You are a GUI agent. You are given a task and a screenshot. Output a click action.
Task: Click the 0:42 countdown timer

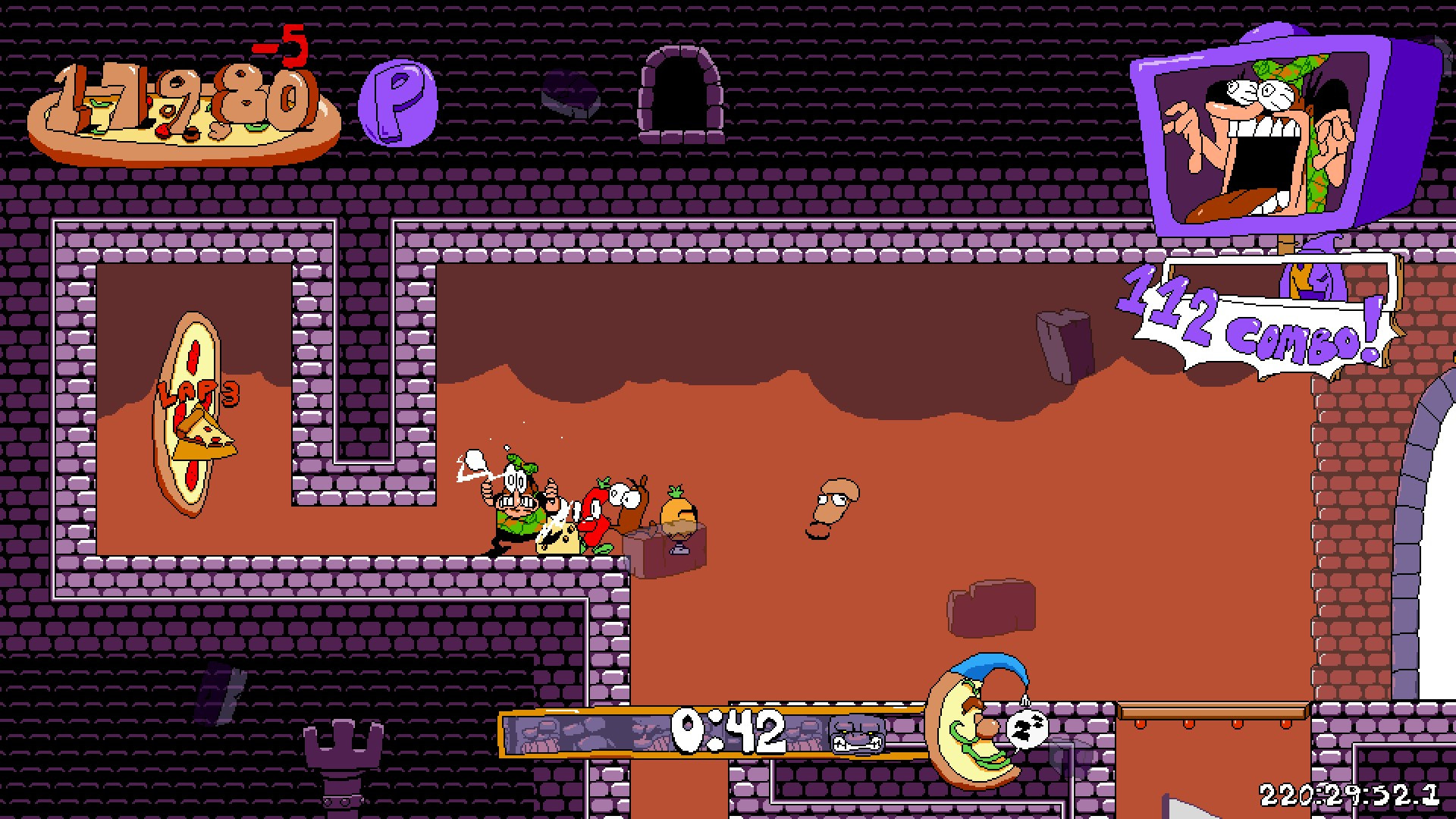(x=728, y=732)
